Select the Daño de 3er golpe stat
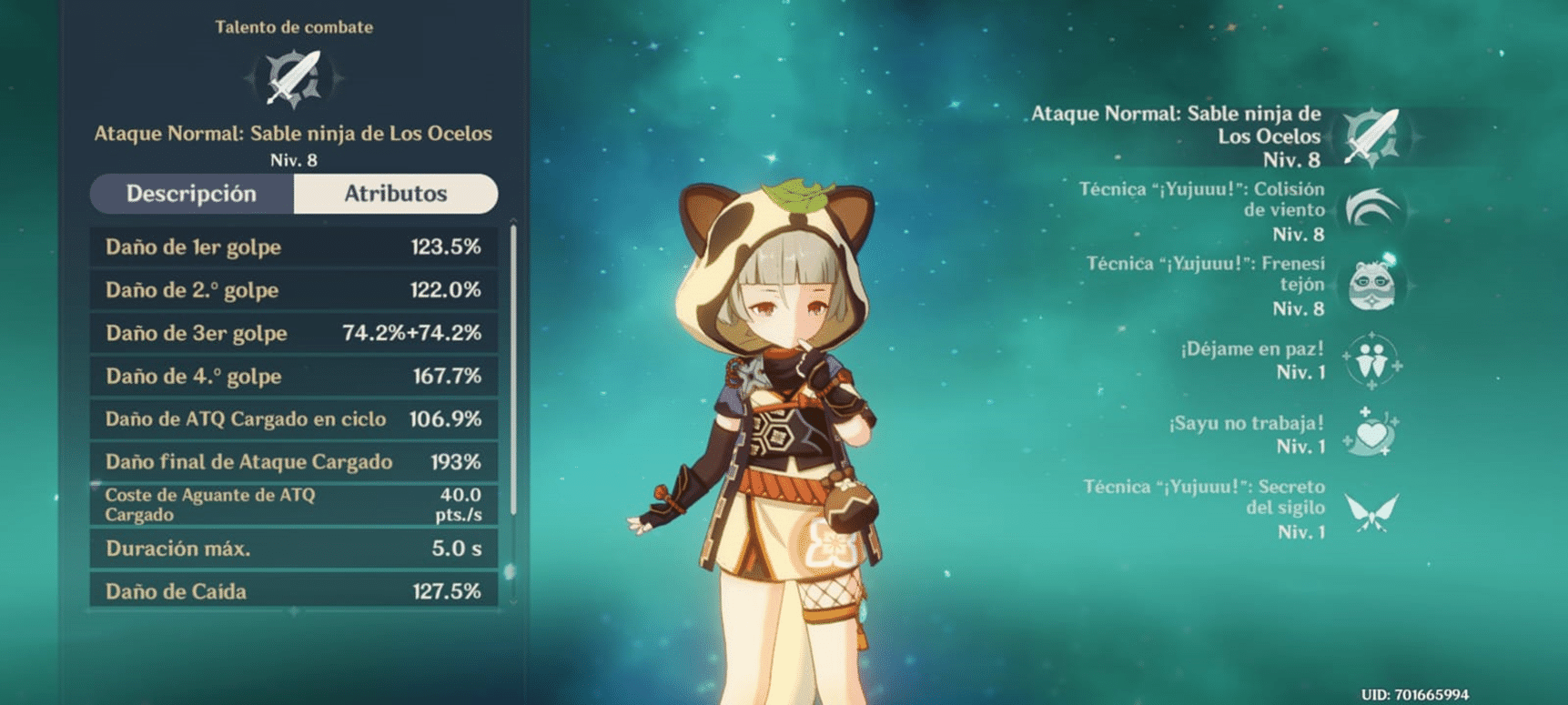Screen dimensions: 1568x705 coord(293,333)
